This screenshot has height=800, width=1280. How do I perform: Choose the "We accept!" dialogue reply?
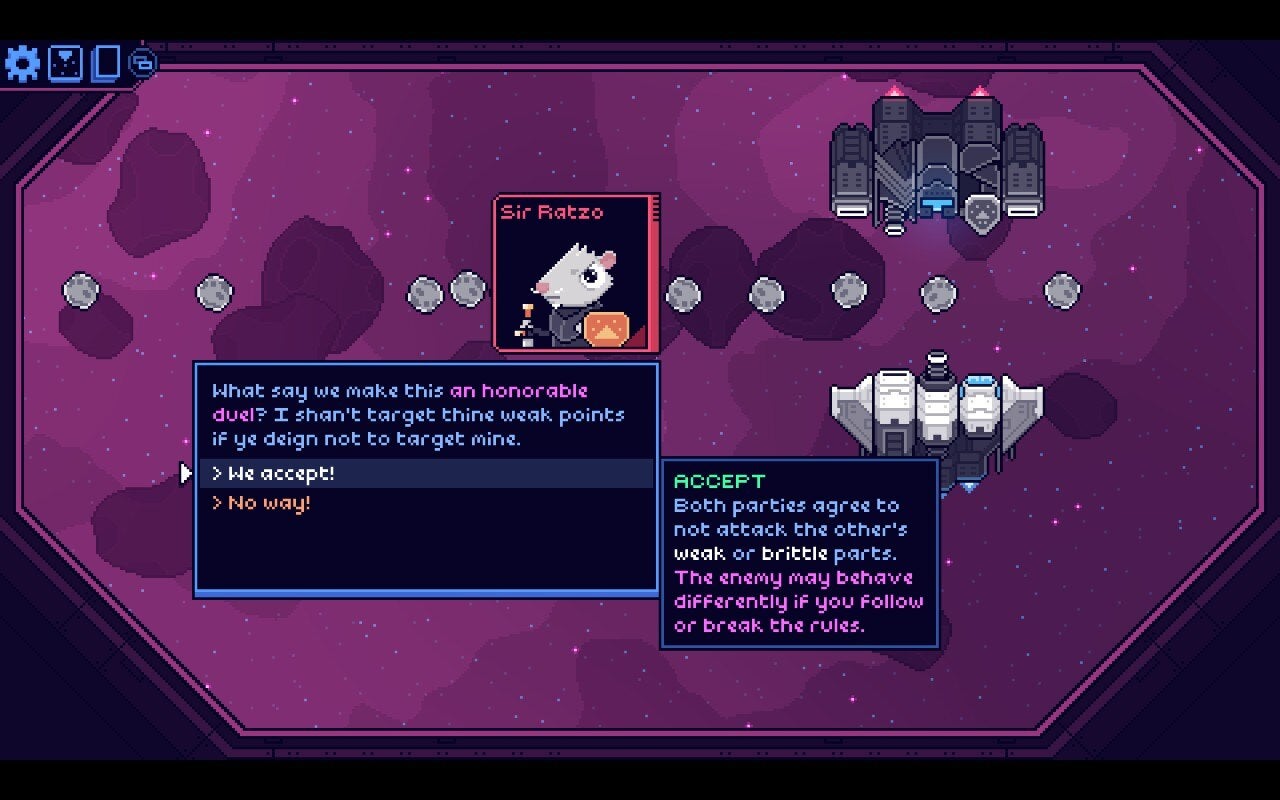pyautogui.click(x=282, y=474)
